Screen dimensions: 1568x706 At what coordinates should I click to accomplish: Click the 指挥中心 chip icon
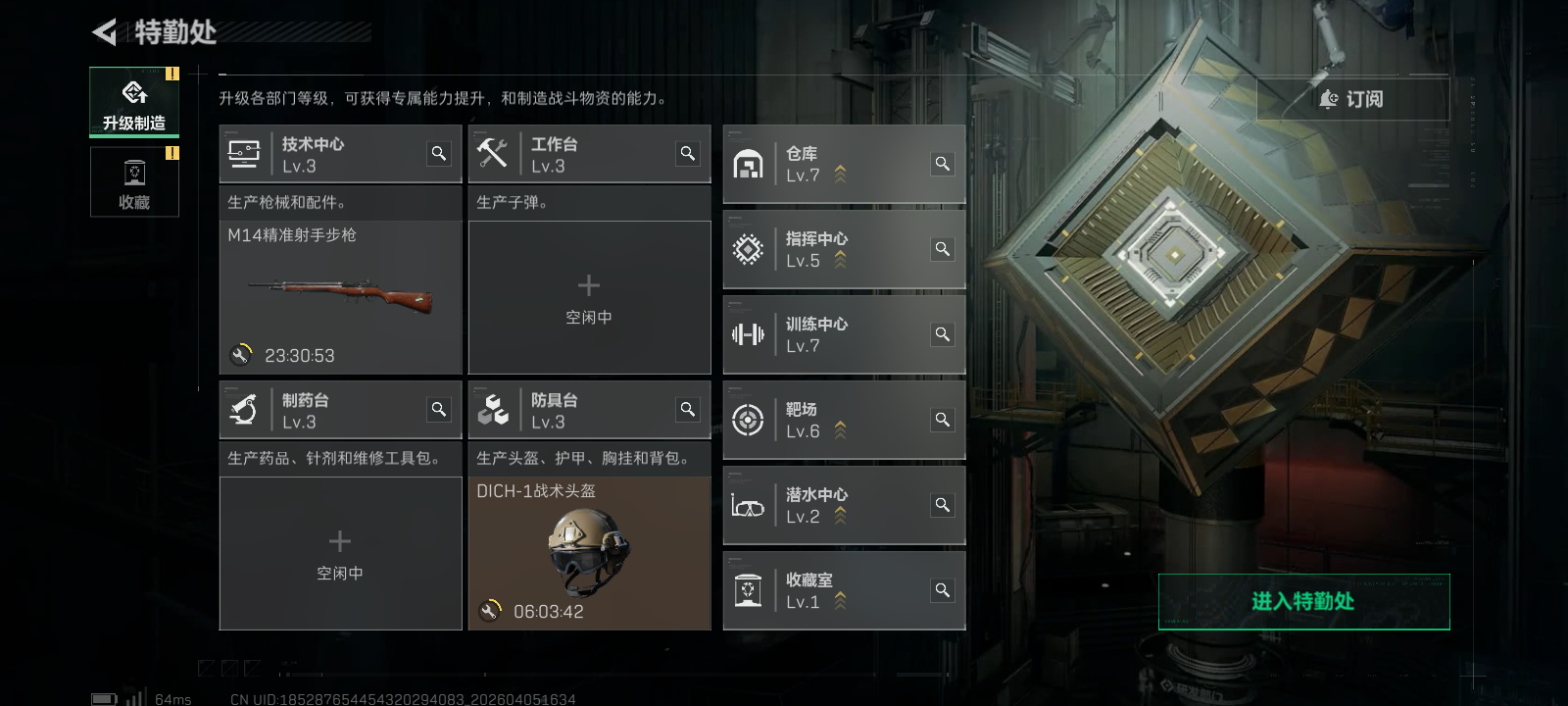749,249
